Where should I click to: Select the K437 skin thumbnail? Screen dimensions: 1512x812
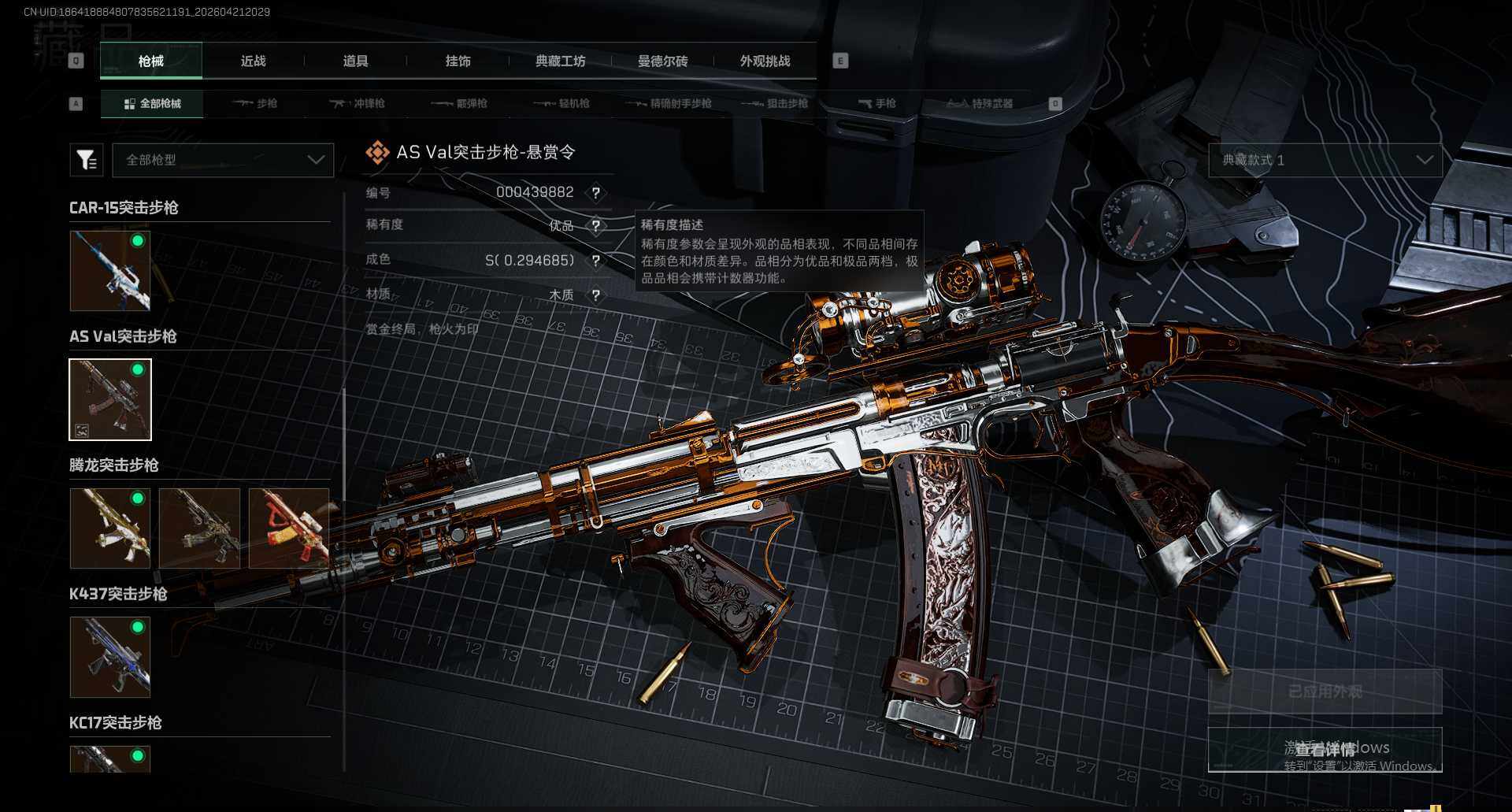click(x=110, y=657)
